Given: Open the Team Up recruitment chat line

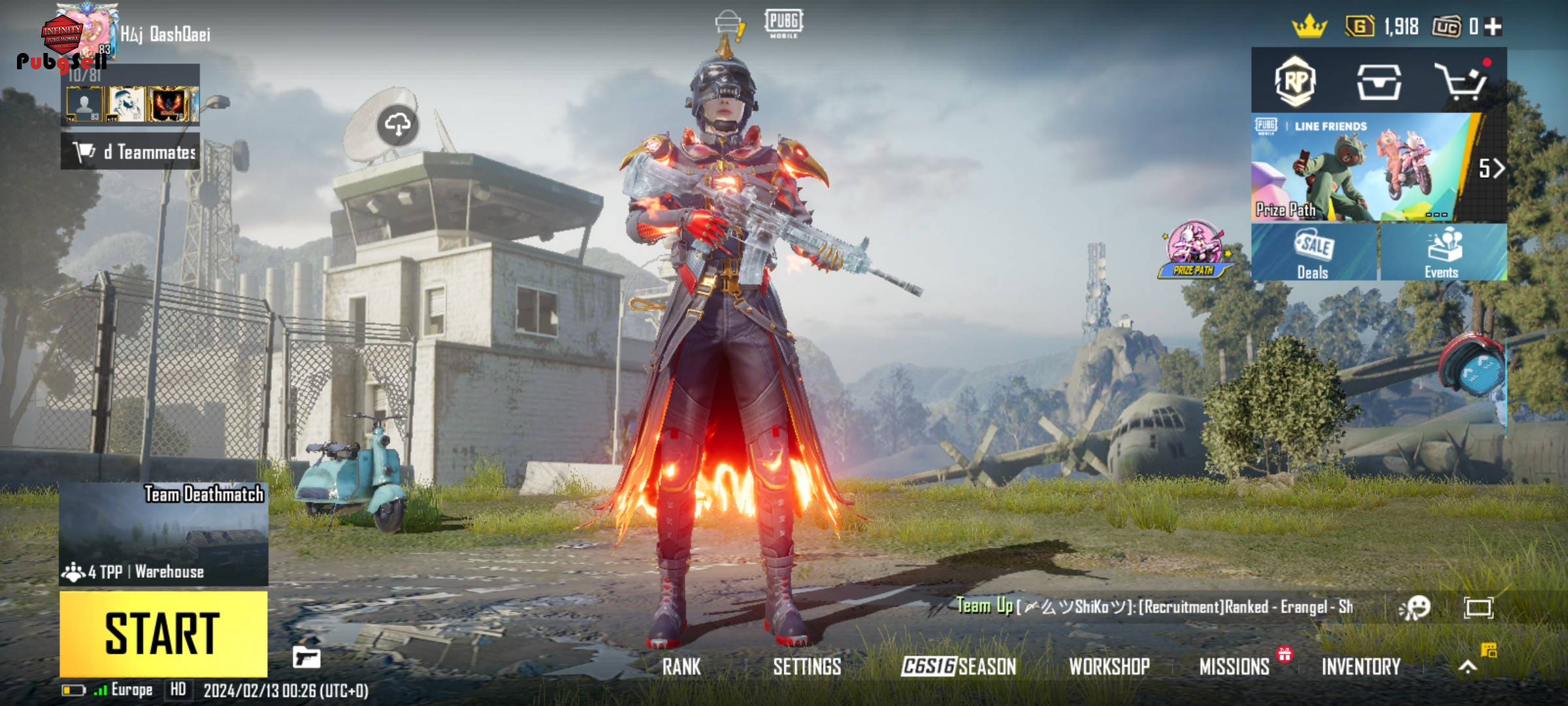Looking at the screenshot, I should pos(1154,607).
